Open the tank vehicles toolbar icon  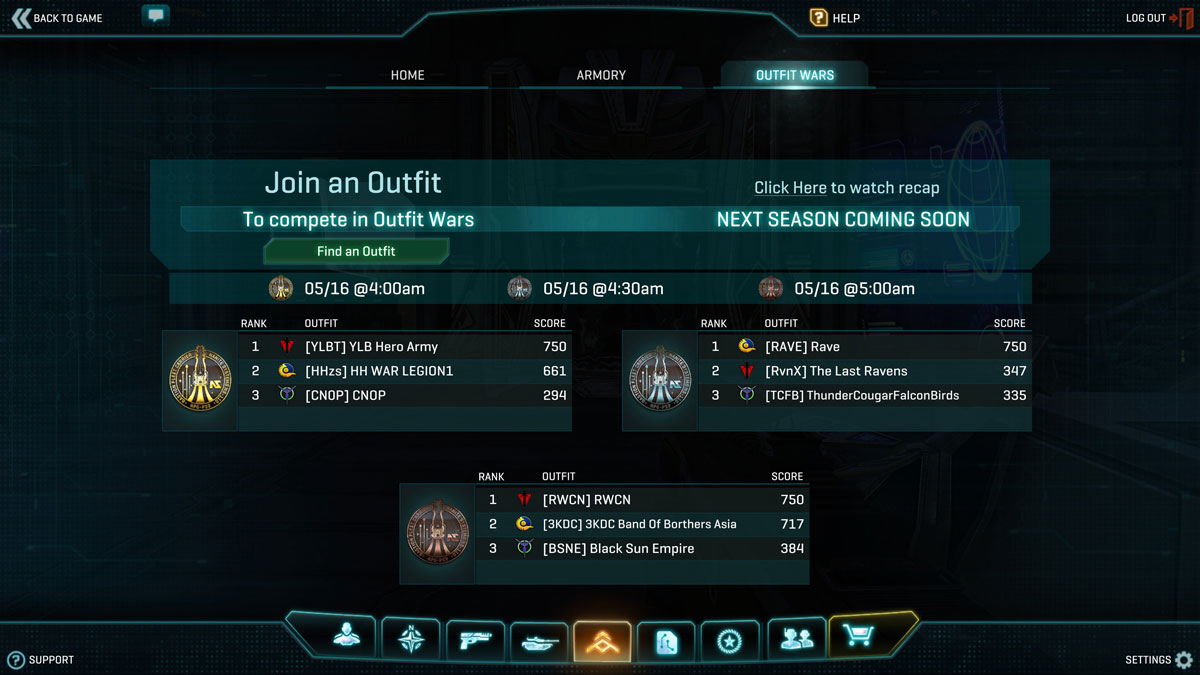(x=539, y=641)
